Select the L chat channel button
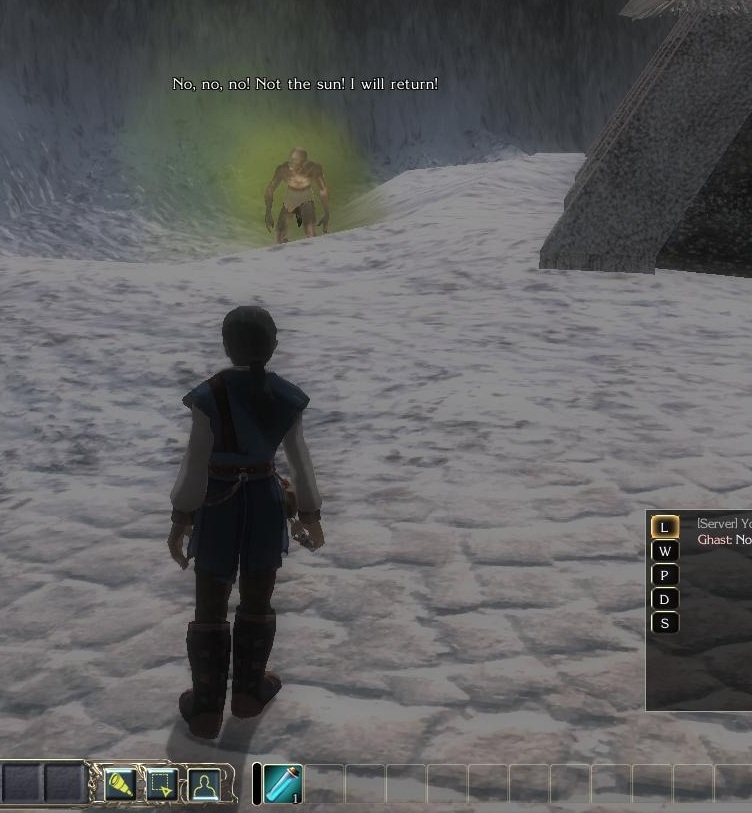The image size is (752, 813). (x=665, y=527)
